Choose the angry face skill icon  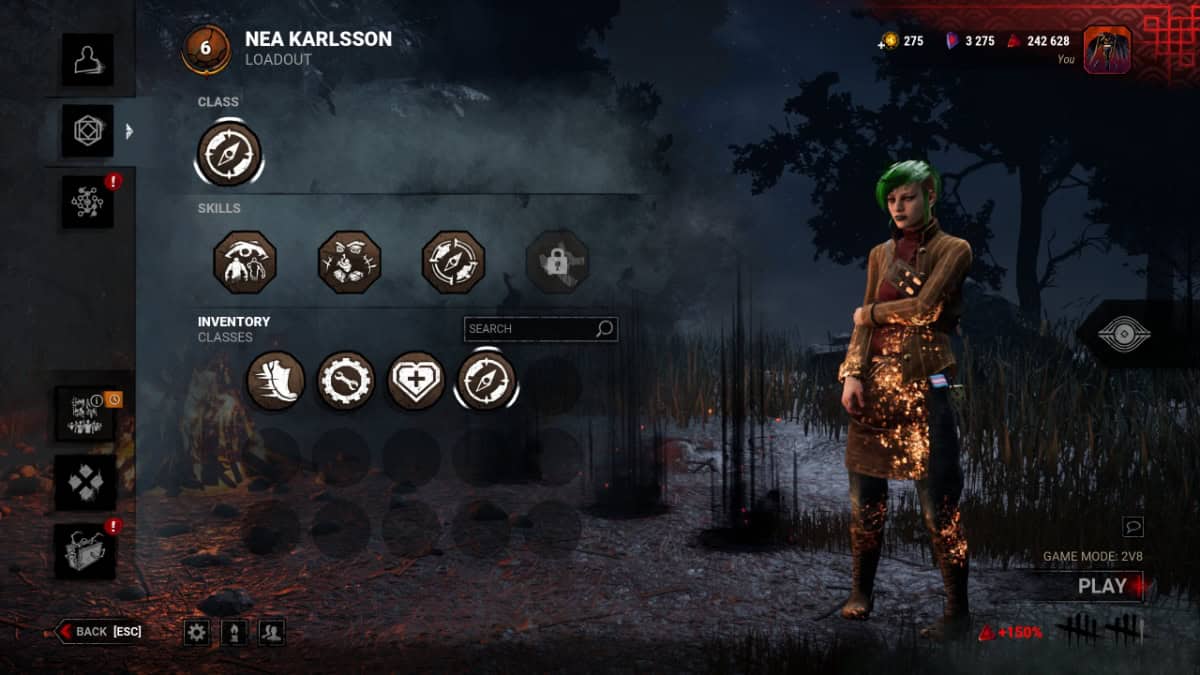click(x=349, y=262)
